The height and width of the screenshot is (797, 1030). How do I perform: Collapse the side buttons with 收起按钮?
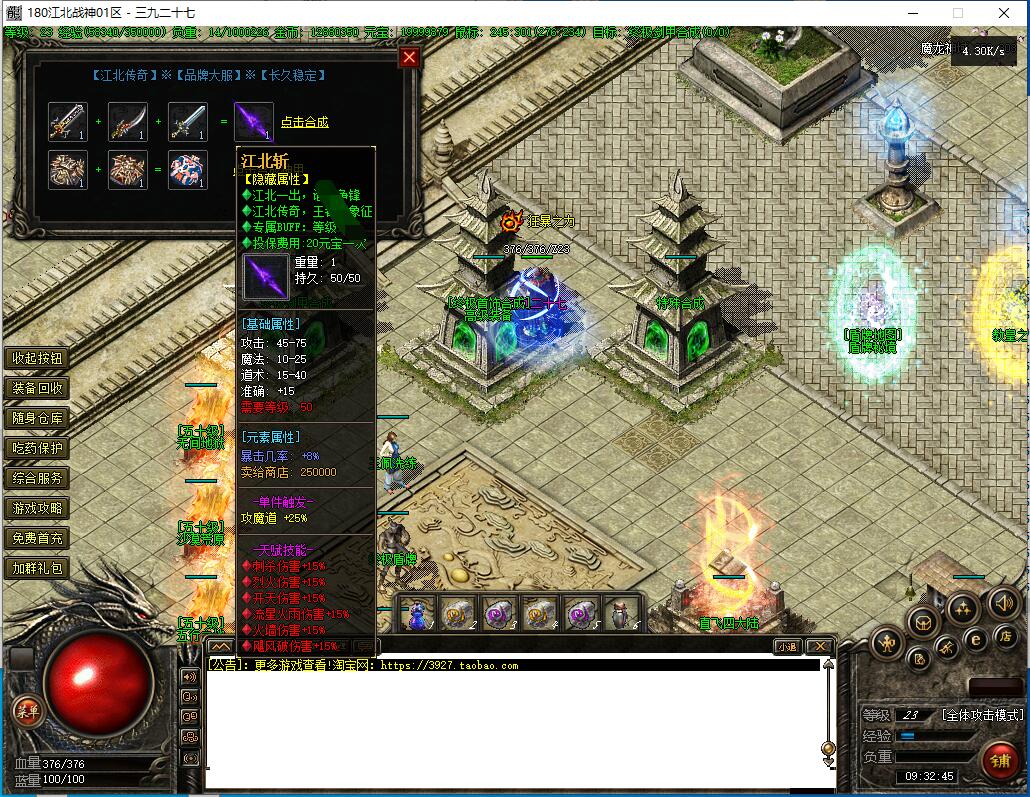(38, 358)
